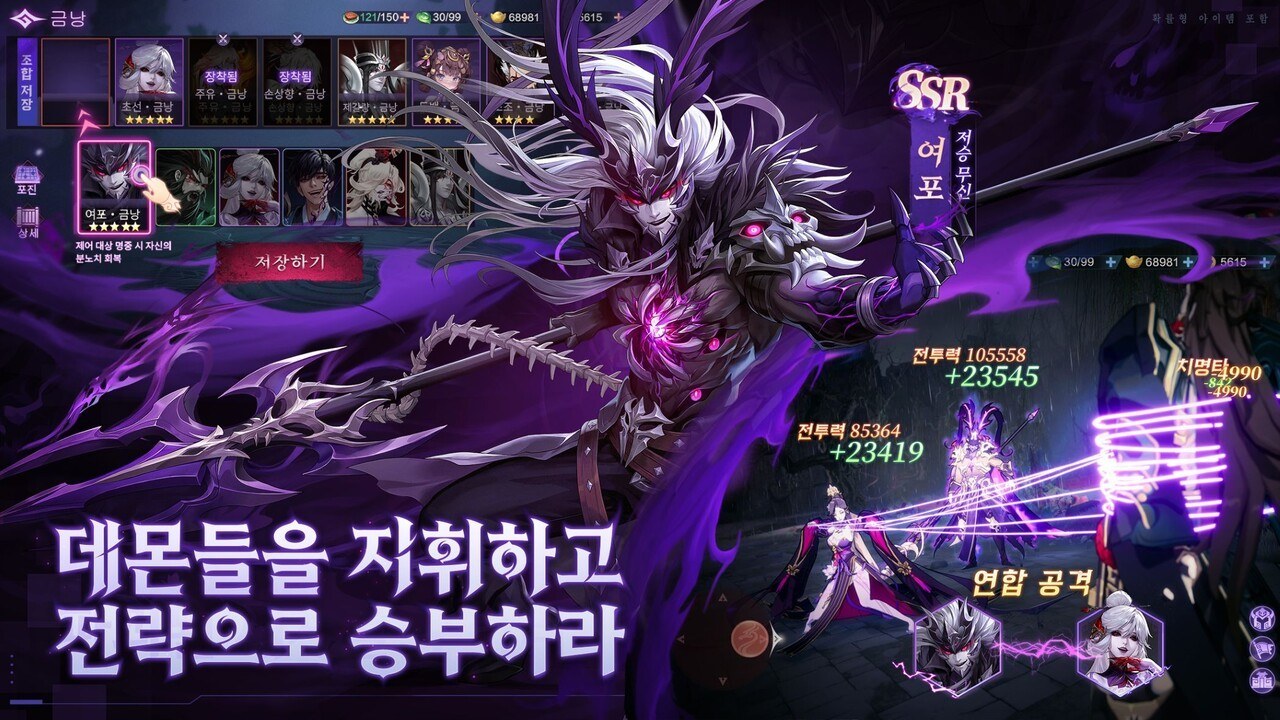Click the demon mask circular icon on right edge
1280x720 pixels.
[1262, 618]
